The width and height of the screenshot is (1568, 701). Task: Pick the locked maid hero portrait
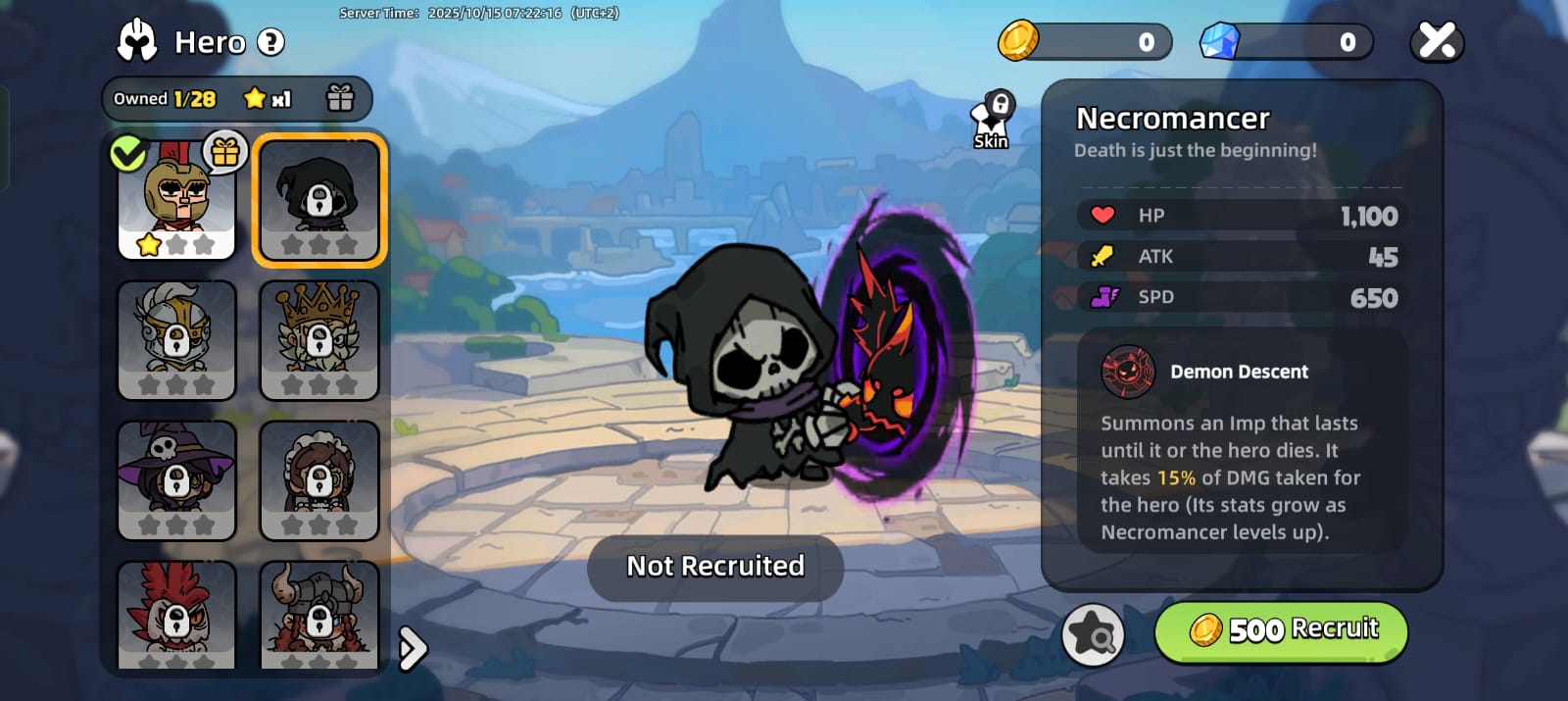click(x=319, y=480)
